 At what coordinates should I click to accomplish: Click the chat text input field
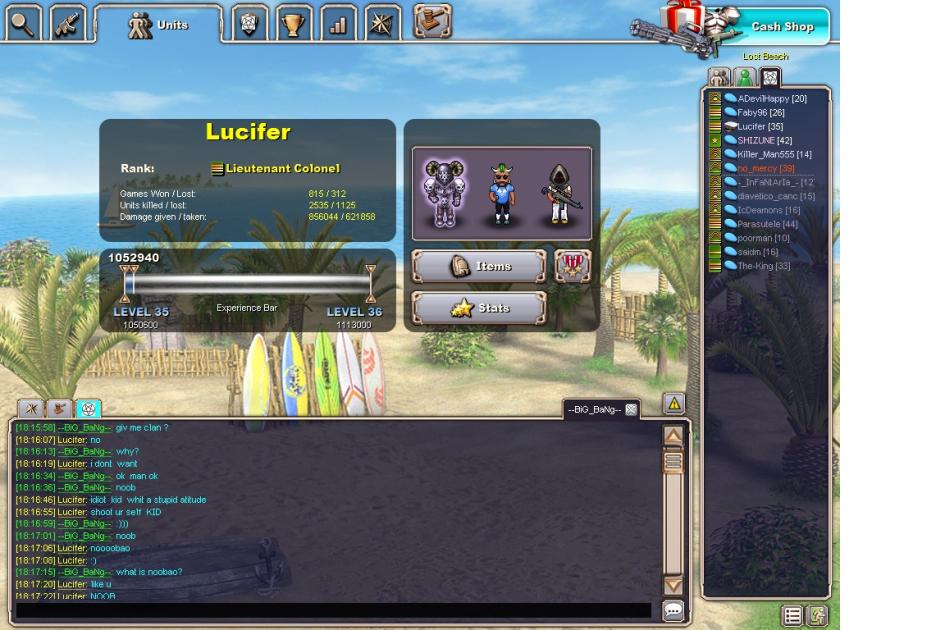pos(334,610)
